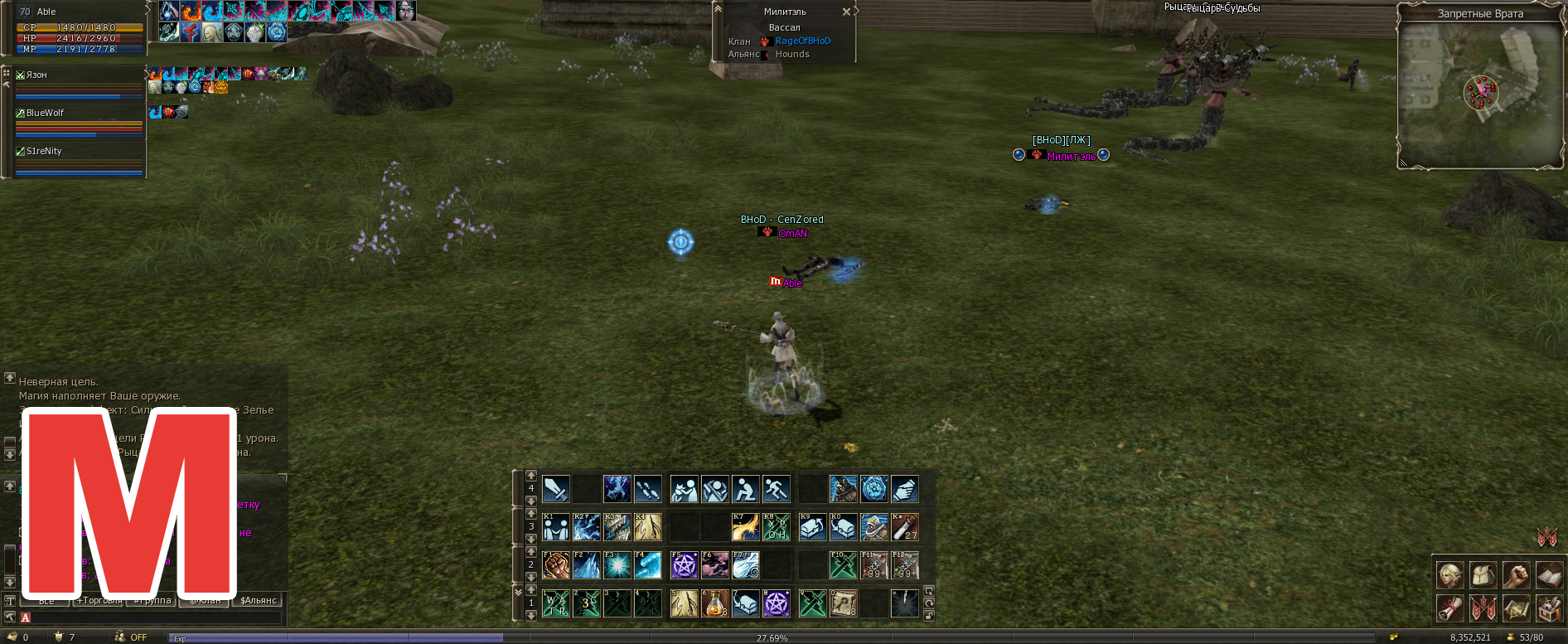Open the inventory bag icon
The width and height of the screenshot is (1568, 644).
point(1483,574)
